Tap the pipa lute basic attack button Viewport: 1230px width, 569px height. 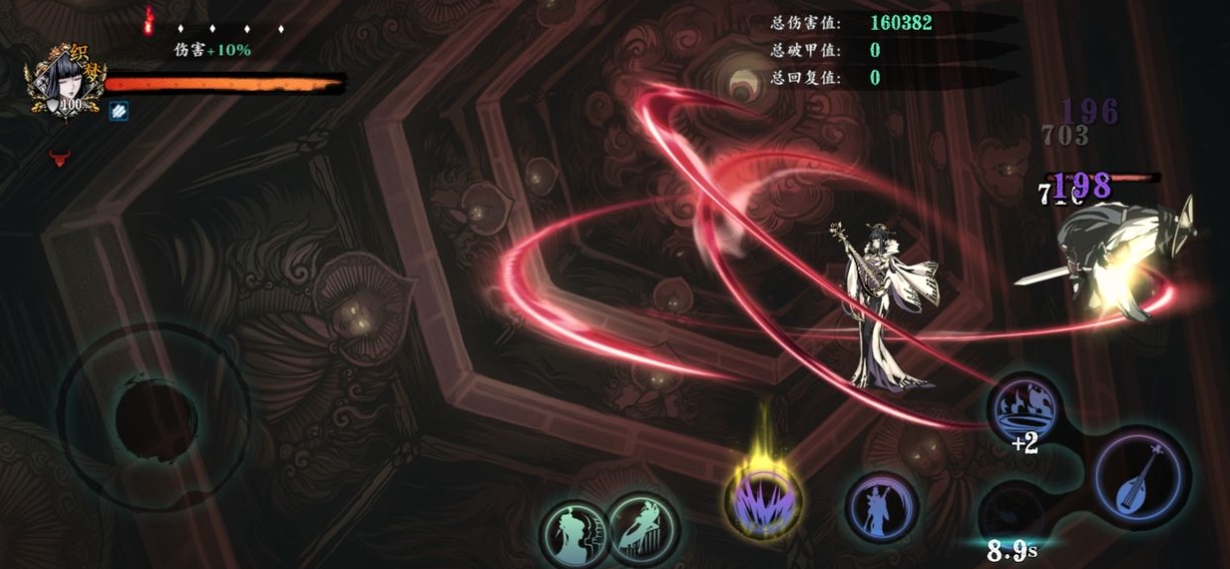point(1141,476)
